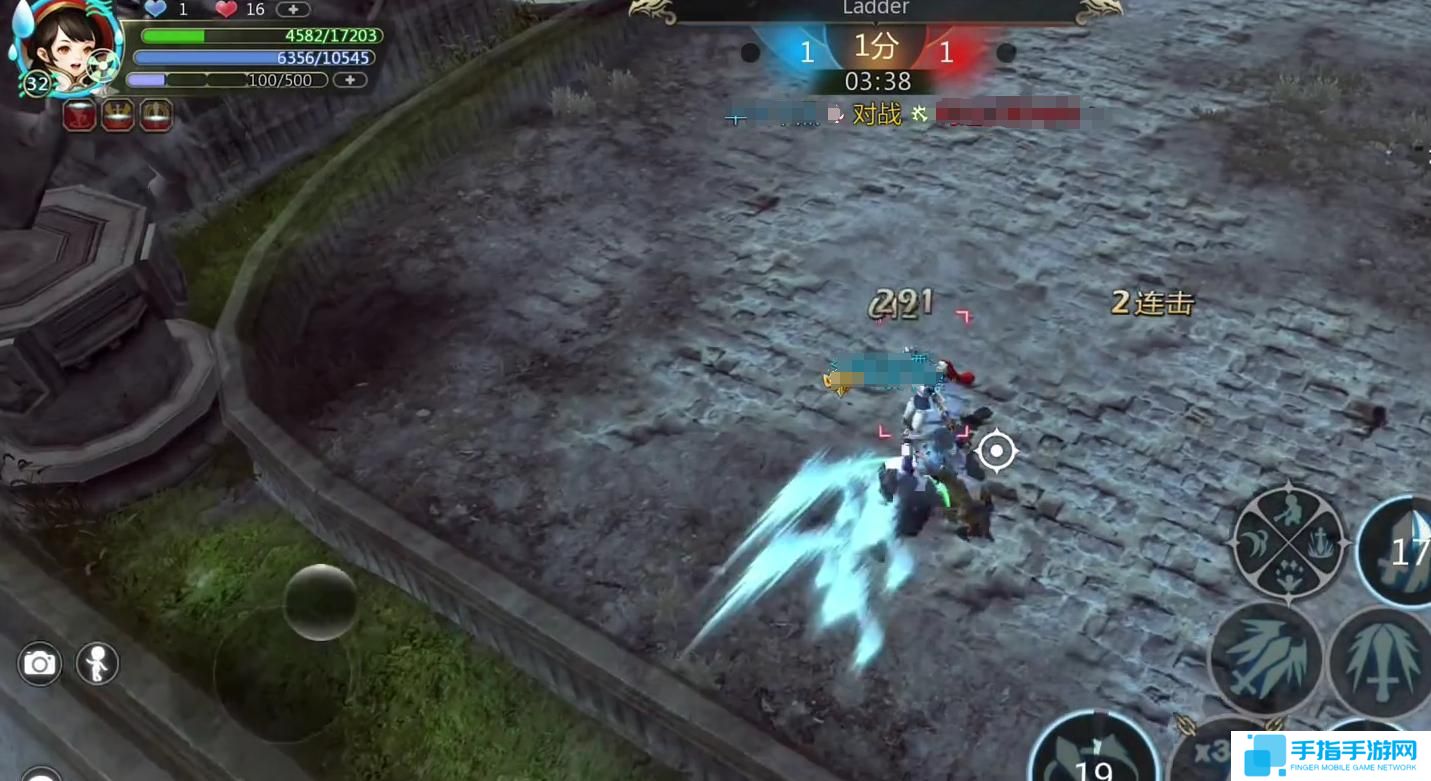Tap the camera screenshot button
The width and height of the screenshot is (1431, 781).
pyautogui.click(x=40, y=663)
